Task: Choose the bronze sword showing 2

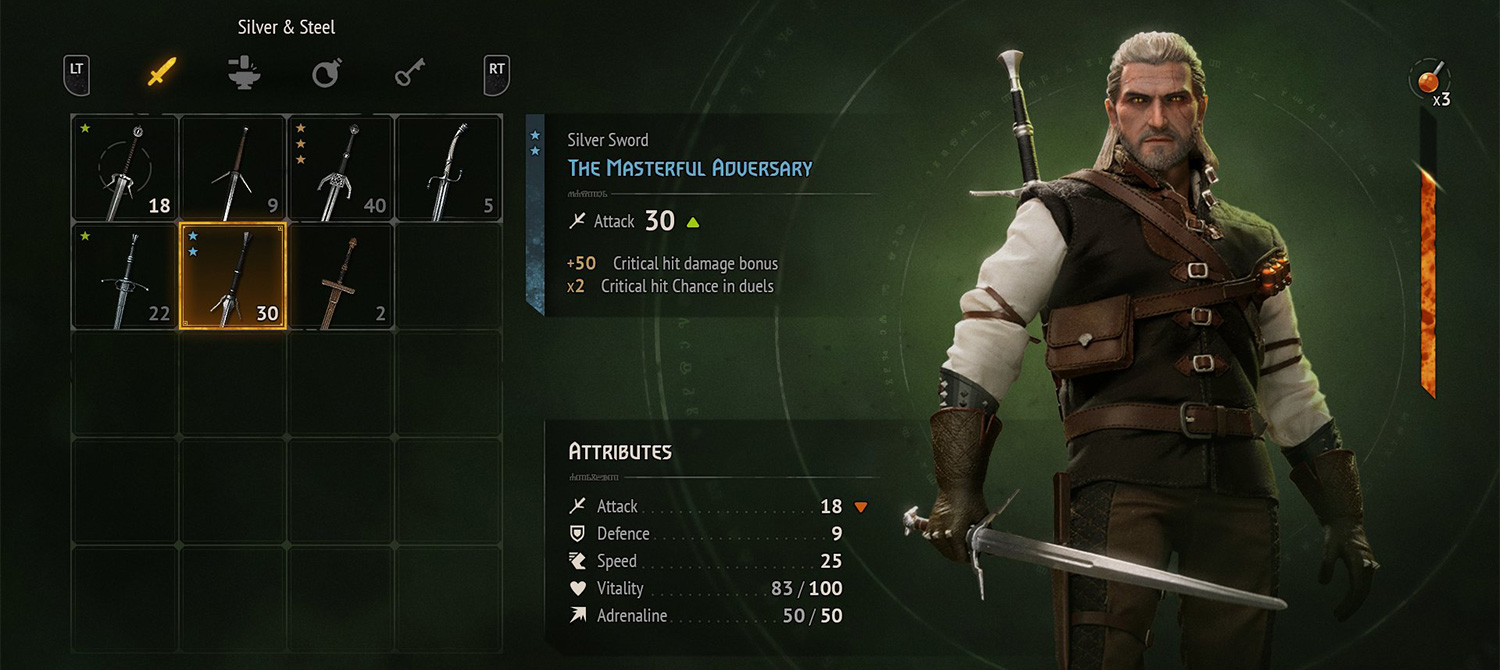Action: click(x=341, y=276)
